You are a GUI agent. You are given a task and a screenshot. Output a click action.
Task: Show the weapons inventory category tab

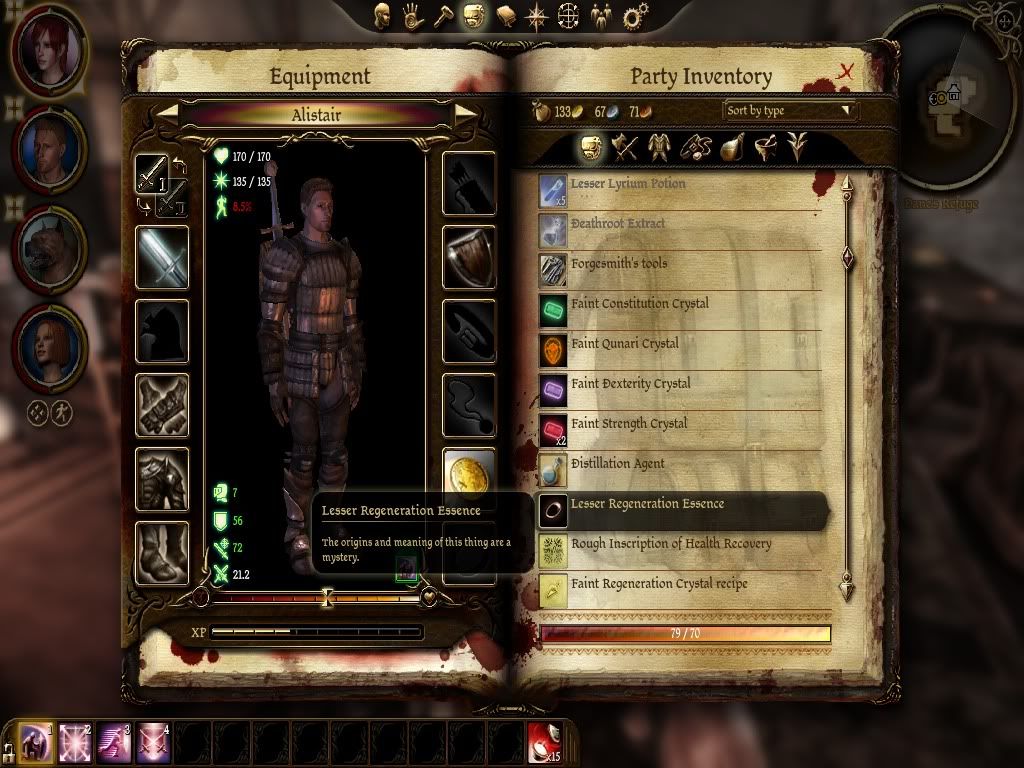(625, 148)
